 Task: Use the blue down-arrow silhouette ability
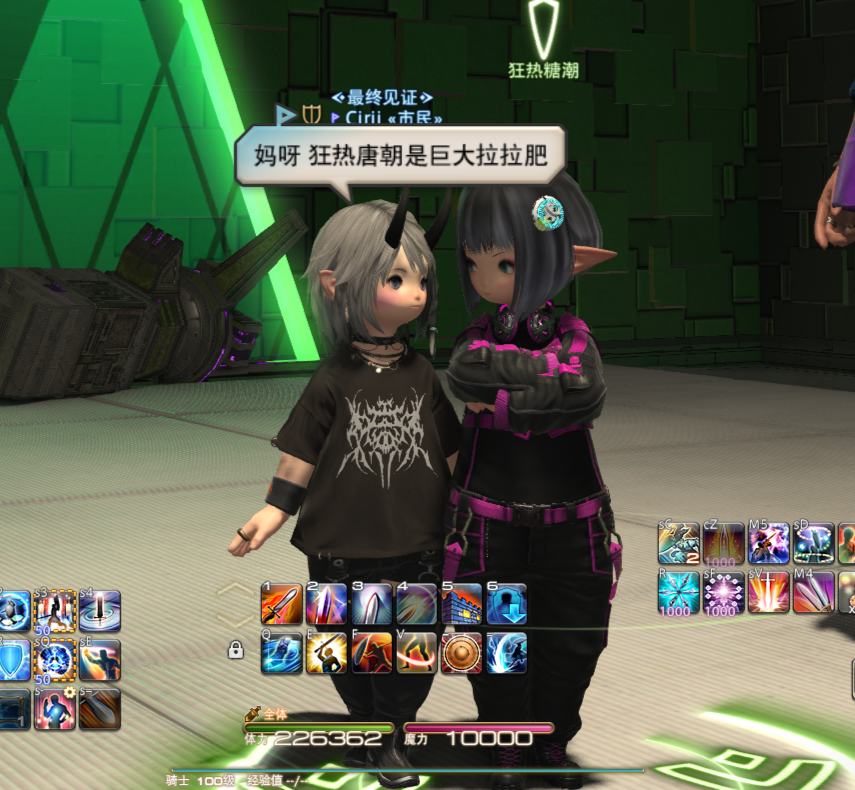pyautogui.click(x=506, y=604)
